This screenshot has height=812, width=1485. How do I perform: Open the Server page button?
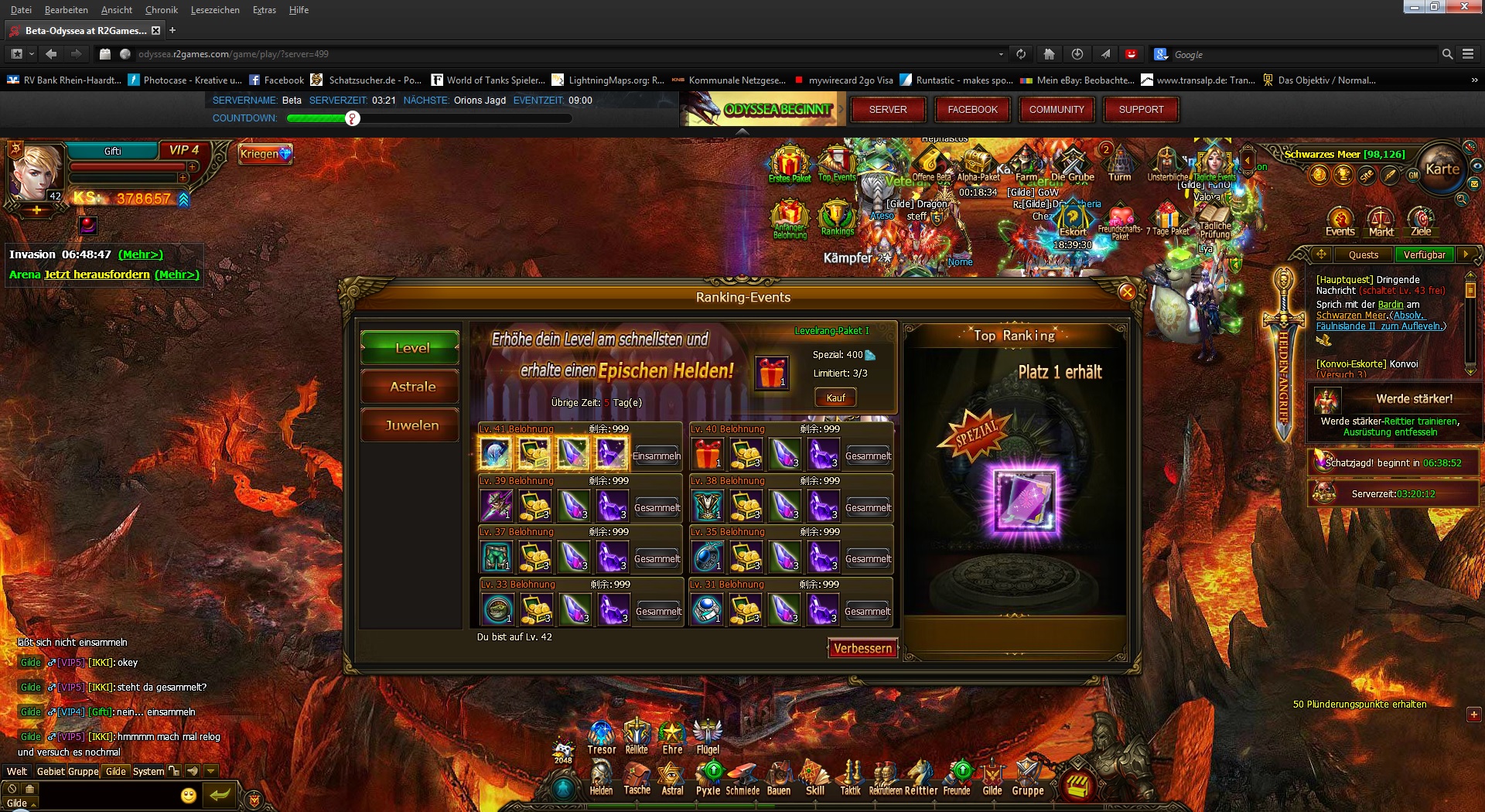[887, 110]
